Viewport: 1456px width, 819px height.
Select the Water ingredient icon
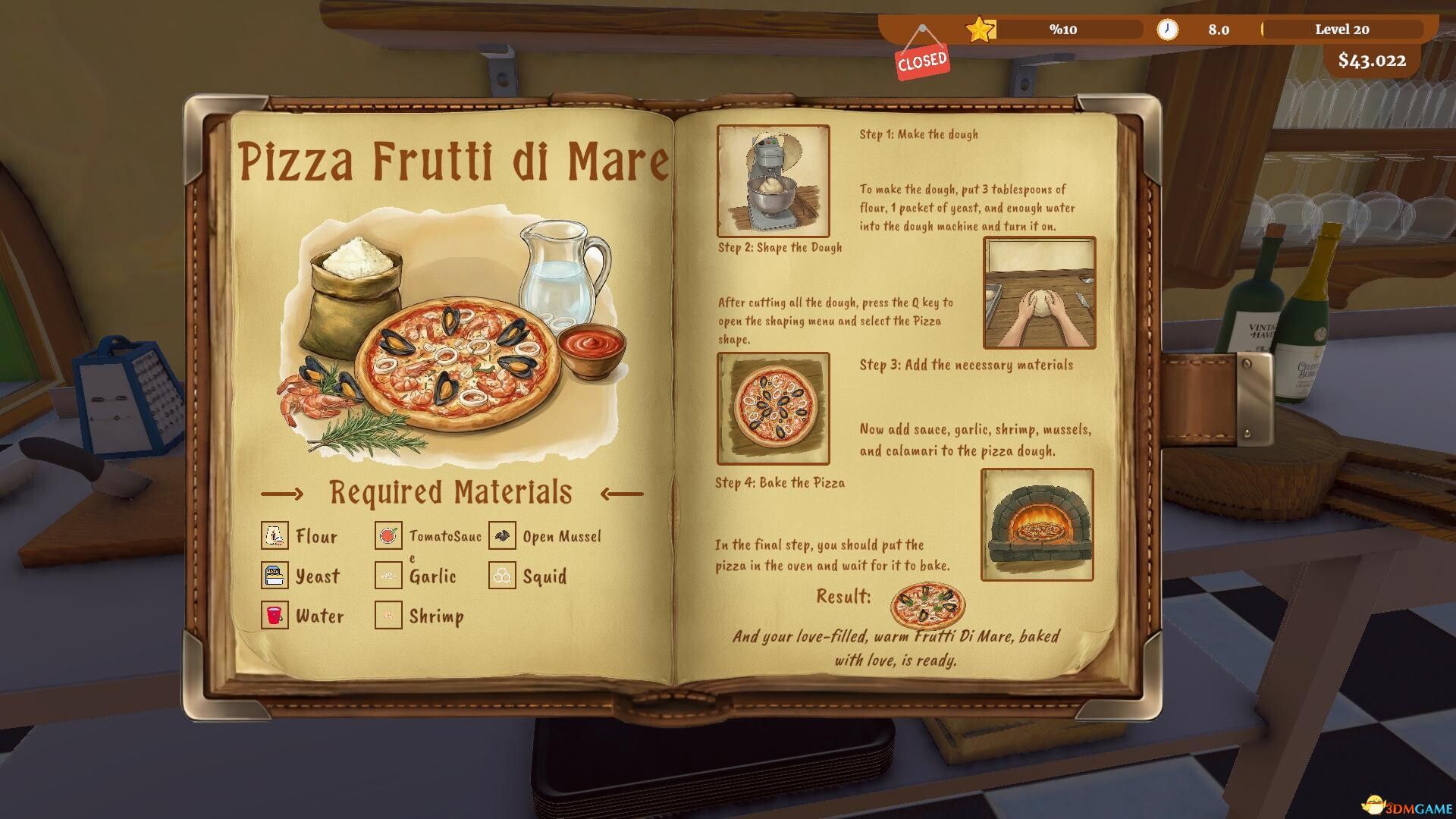[x=275, y=615]
